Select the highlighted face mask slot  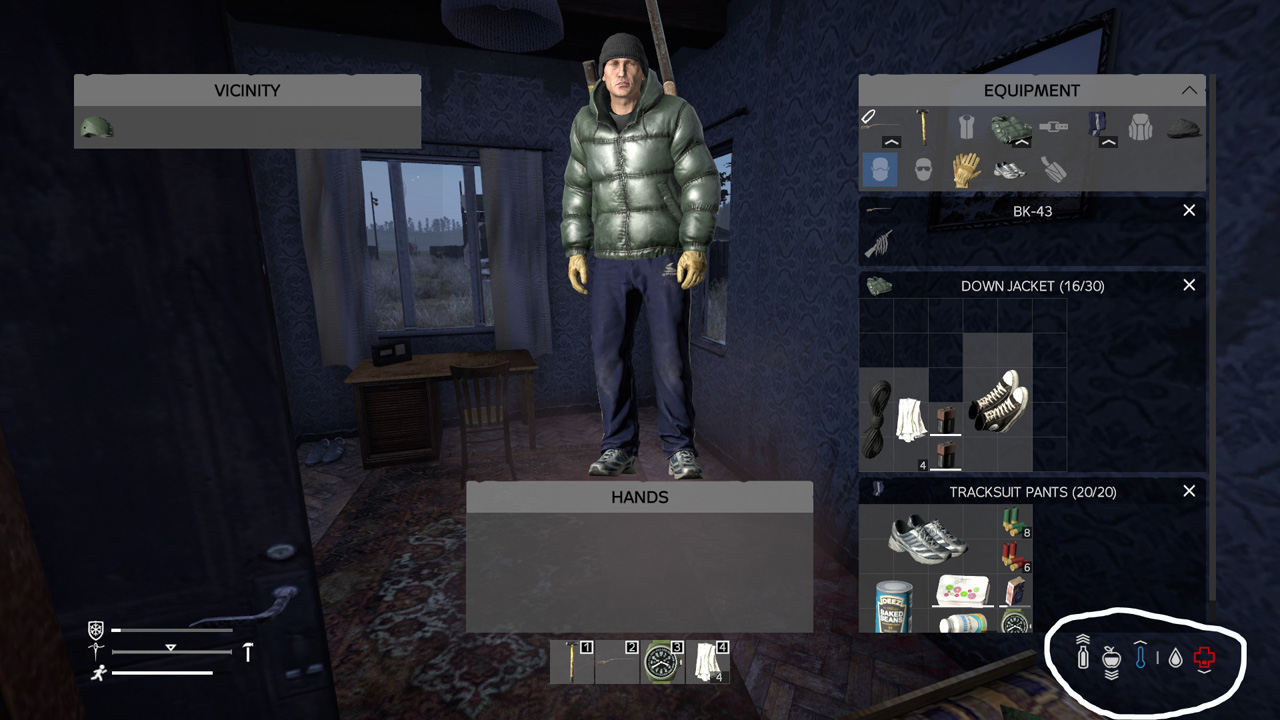879,169
